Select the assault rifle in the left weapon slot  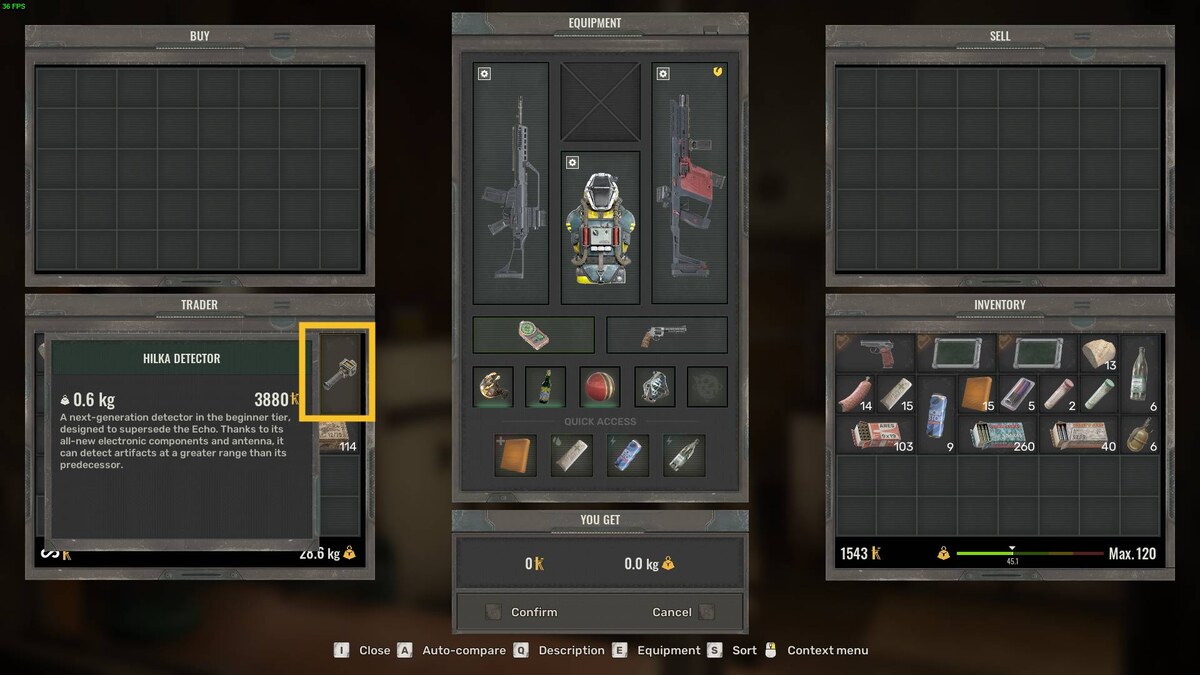[x=510, y=184]
